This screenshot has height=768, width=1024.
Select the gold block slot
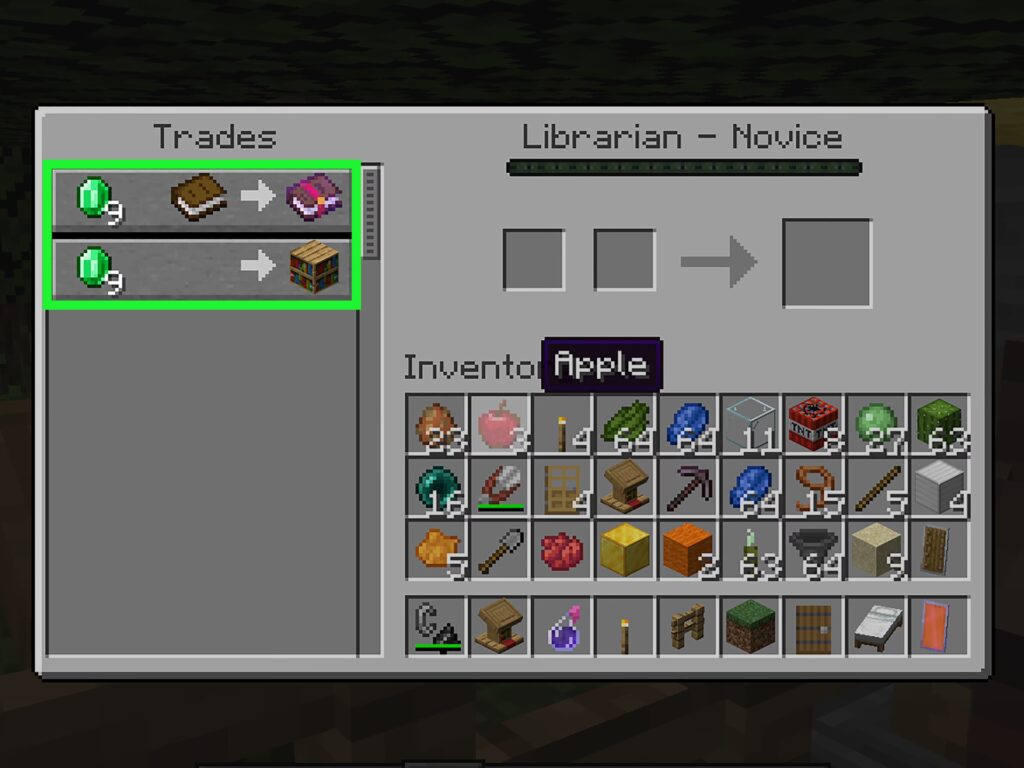tap(625, 549)
